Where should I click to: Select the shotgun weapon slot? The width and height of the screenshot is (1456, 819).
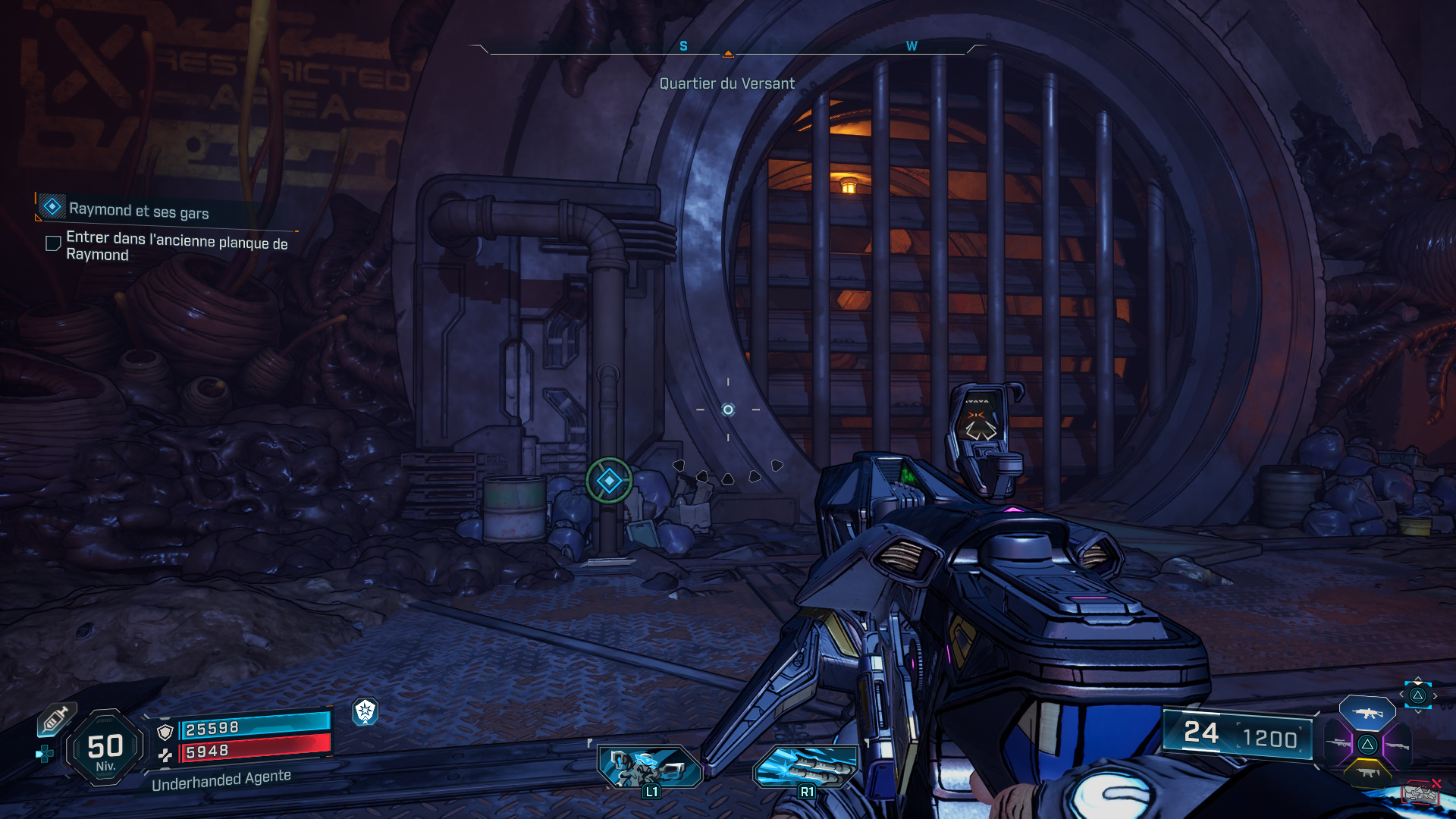1398,746
